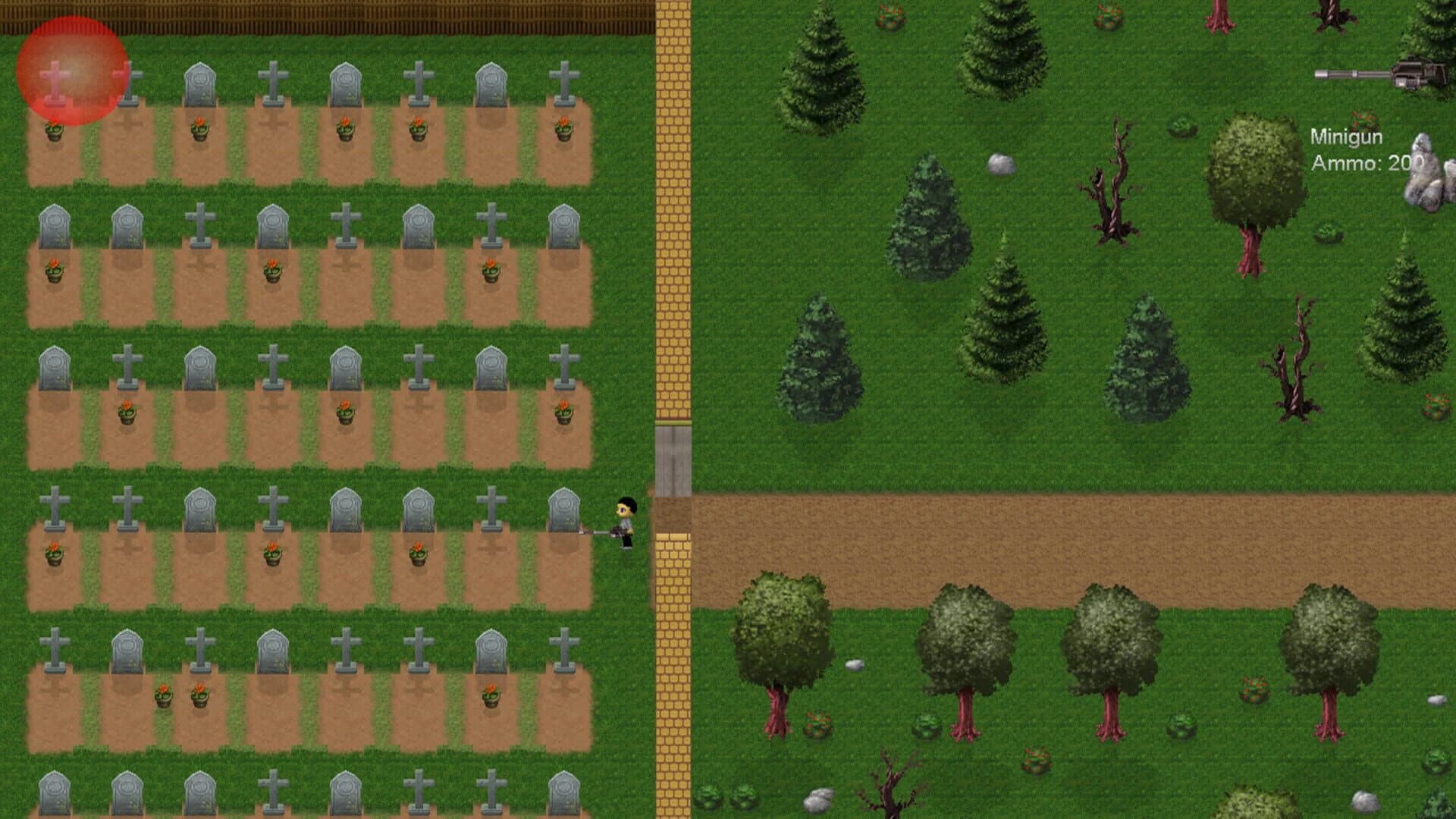Click the rounded tombstone in the top row
This screenshot has height=819, width=1456.
click(199, 83)
